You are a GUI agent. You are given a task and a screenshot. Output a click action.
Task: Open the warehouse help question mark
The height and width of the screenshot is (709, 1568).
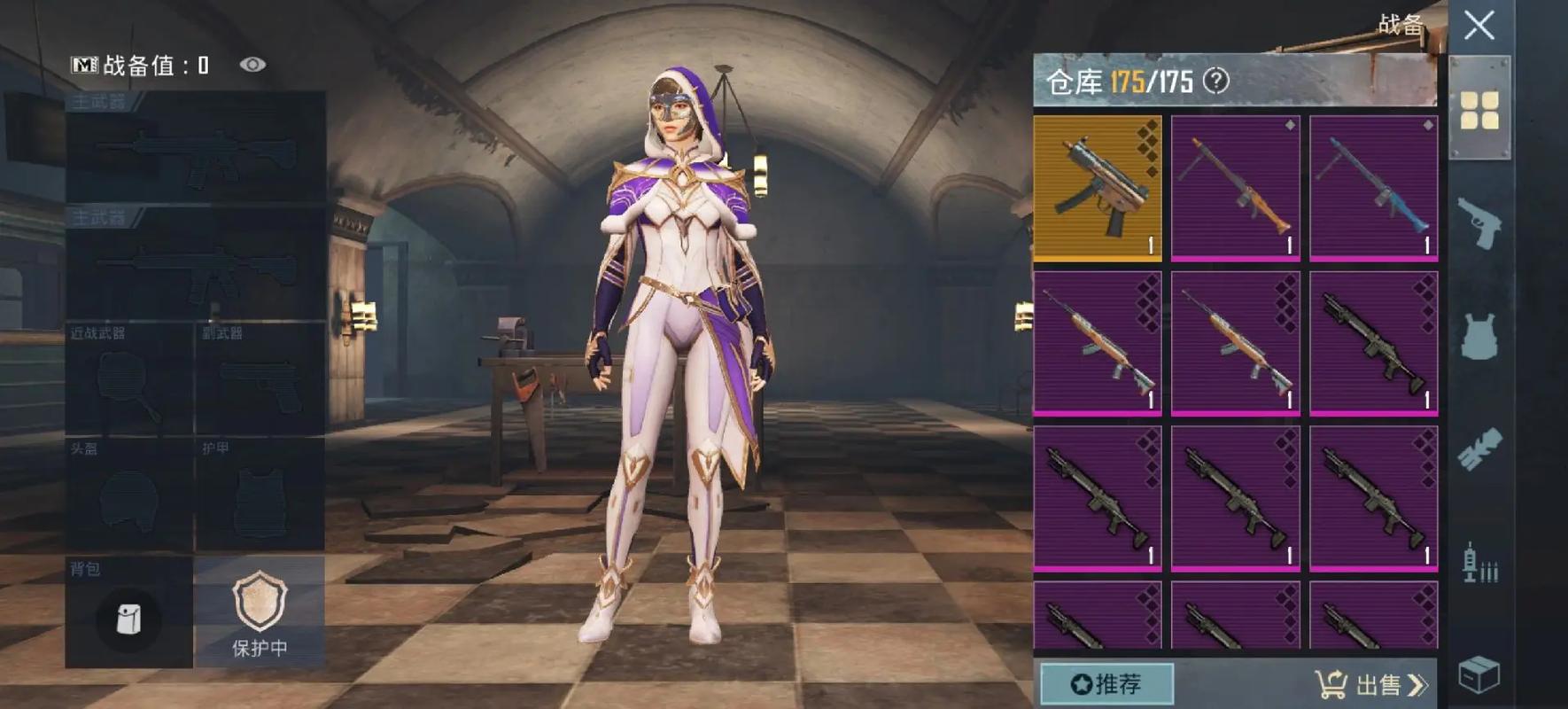point(1217,82)
